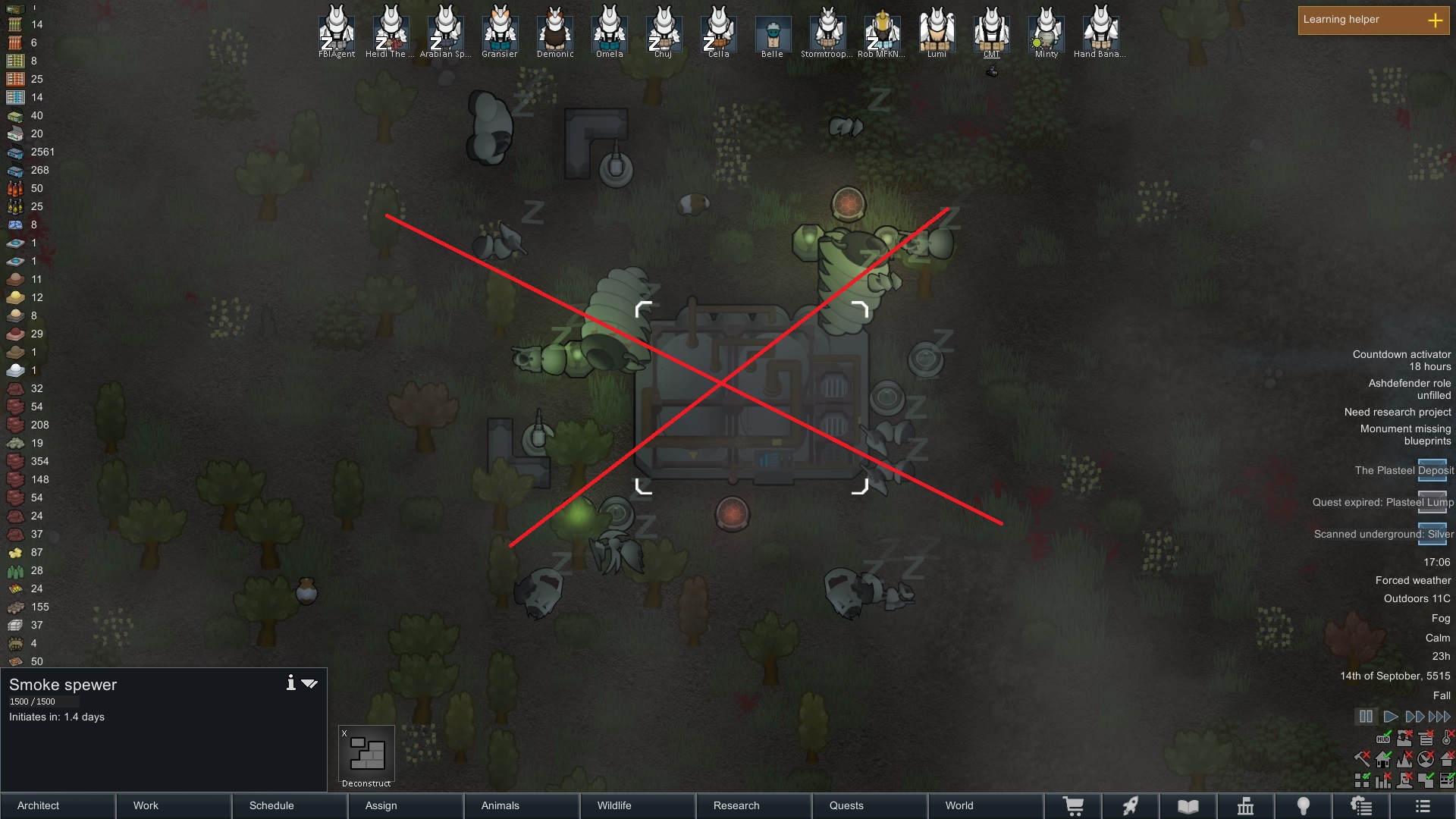The image size is (1456, 819).
Task: Click the Deconstruct command button
Action: (367, 755)
